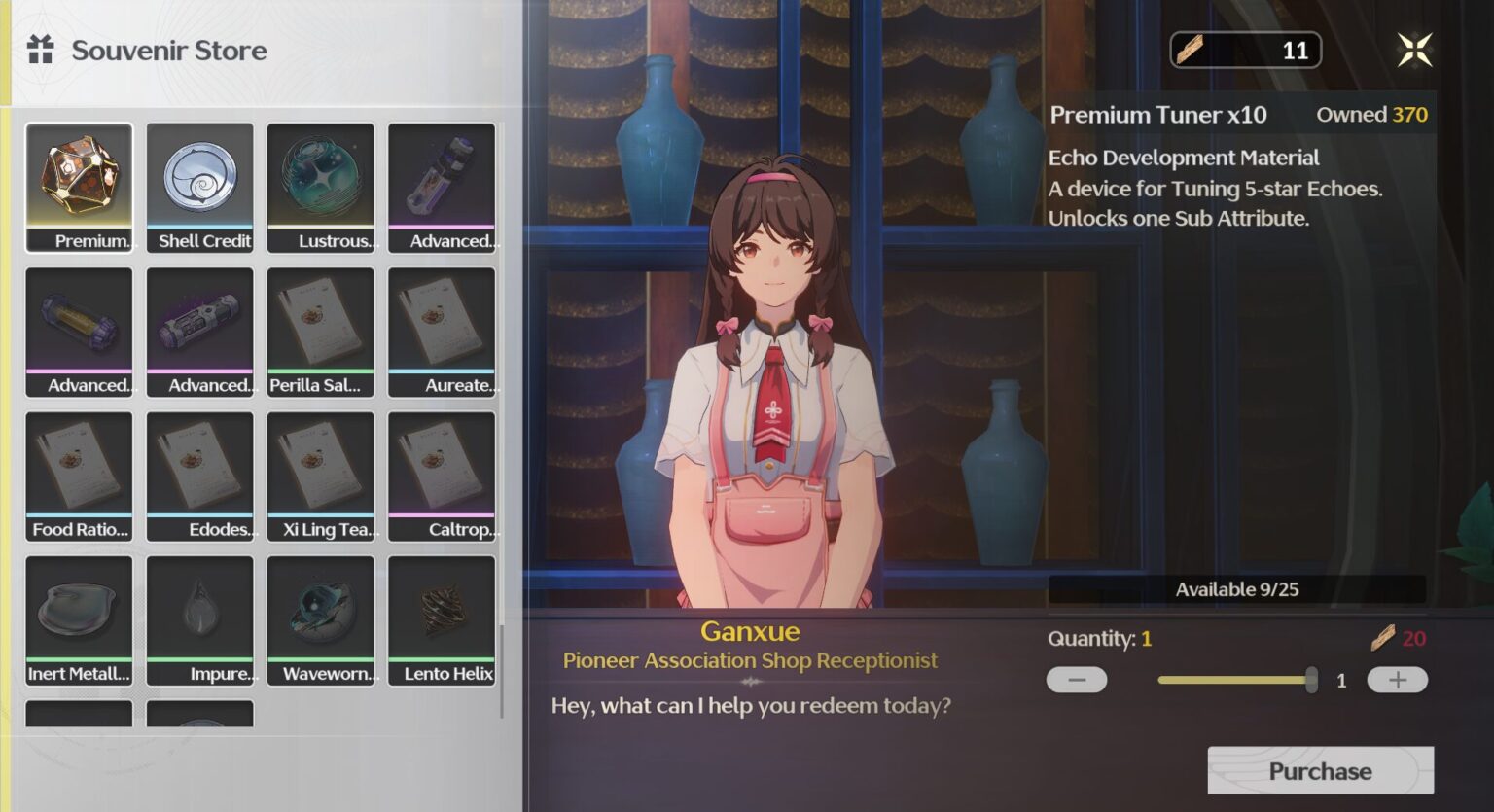Pick the Waveworn item

click(x=321, y=619)
